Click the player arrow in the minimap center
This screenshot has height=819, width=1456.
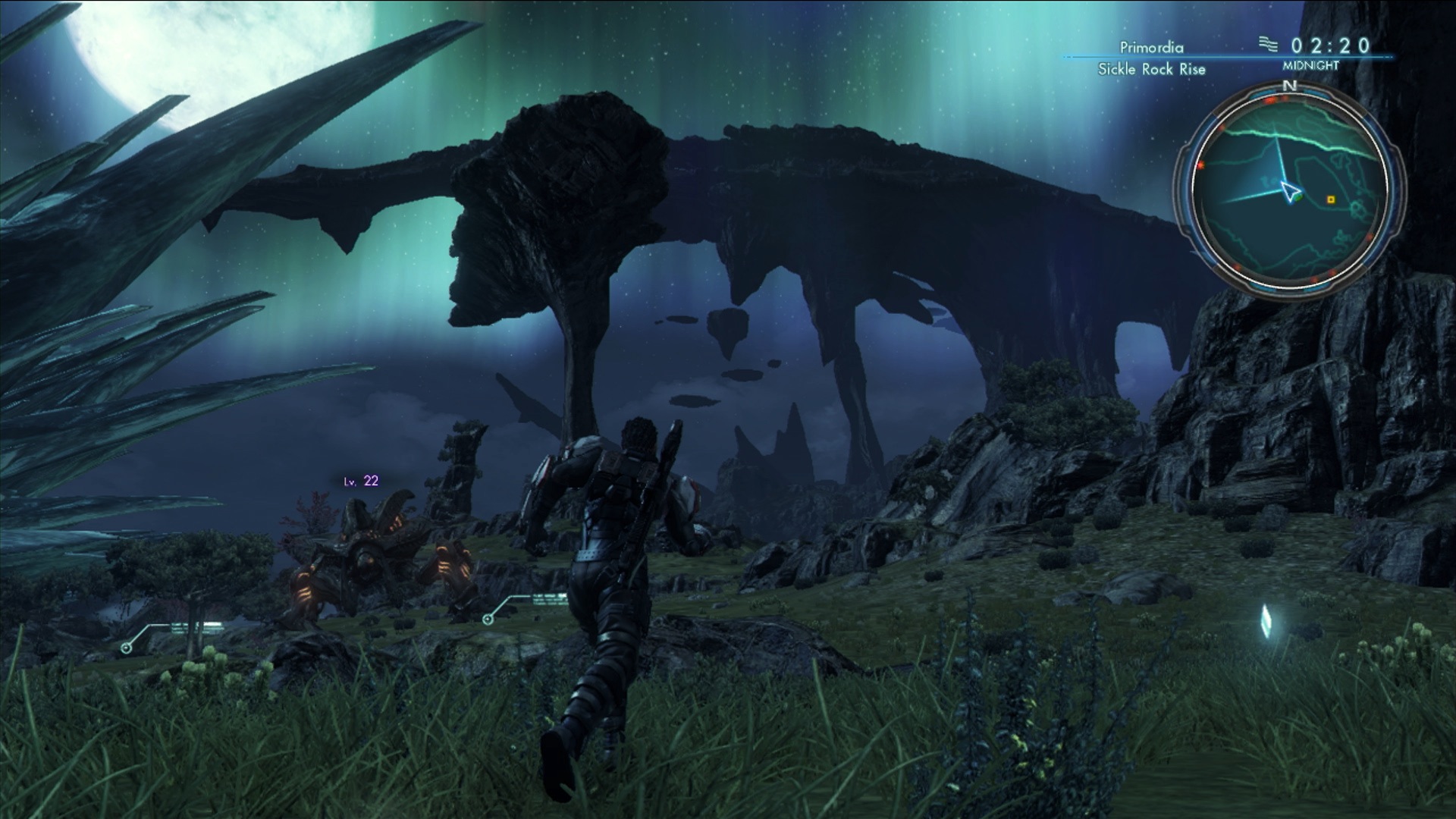1289,190
